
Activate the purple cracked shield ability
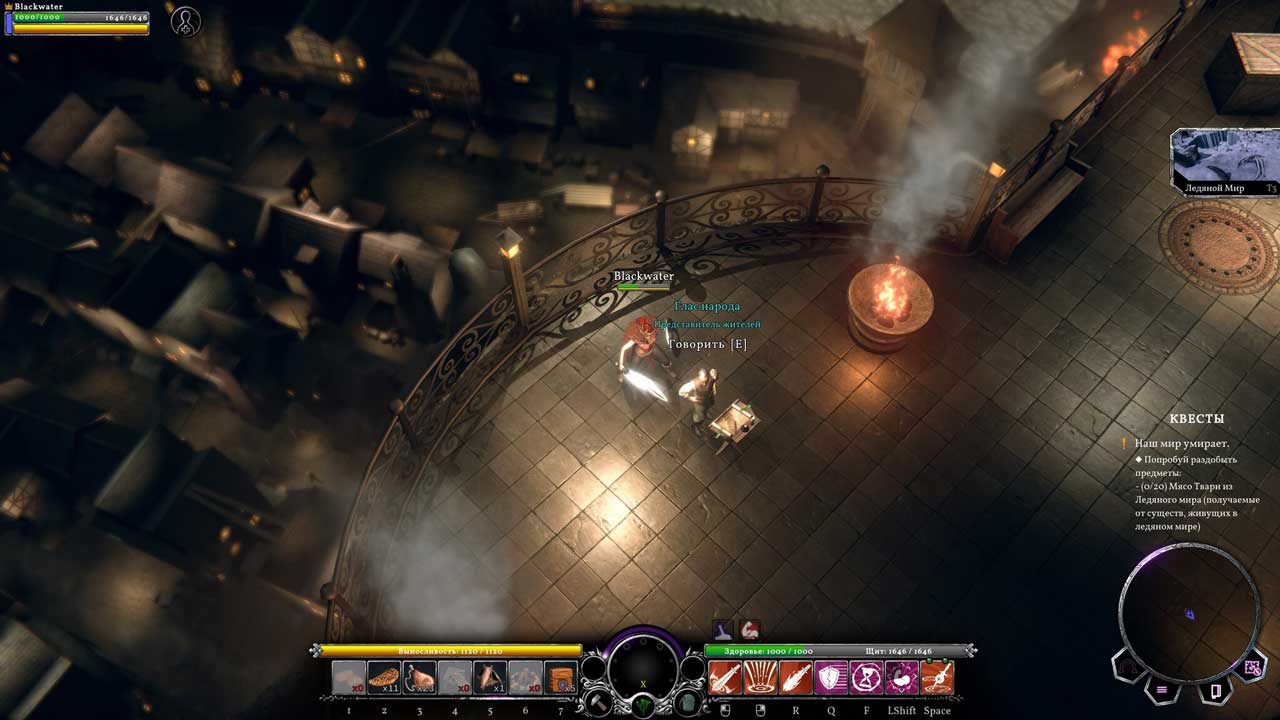point(831,678)
